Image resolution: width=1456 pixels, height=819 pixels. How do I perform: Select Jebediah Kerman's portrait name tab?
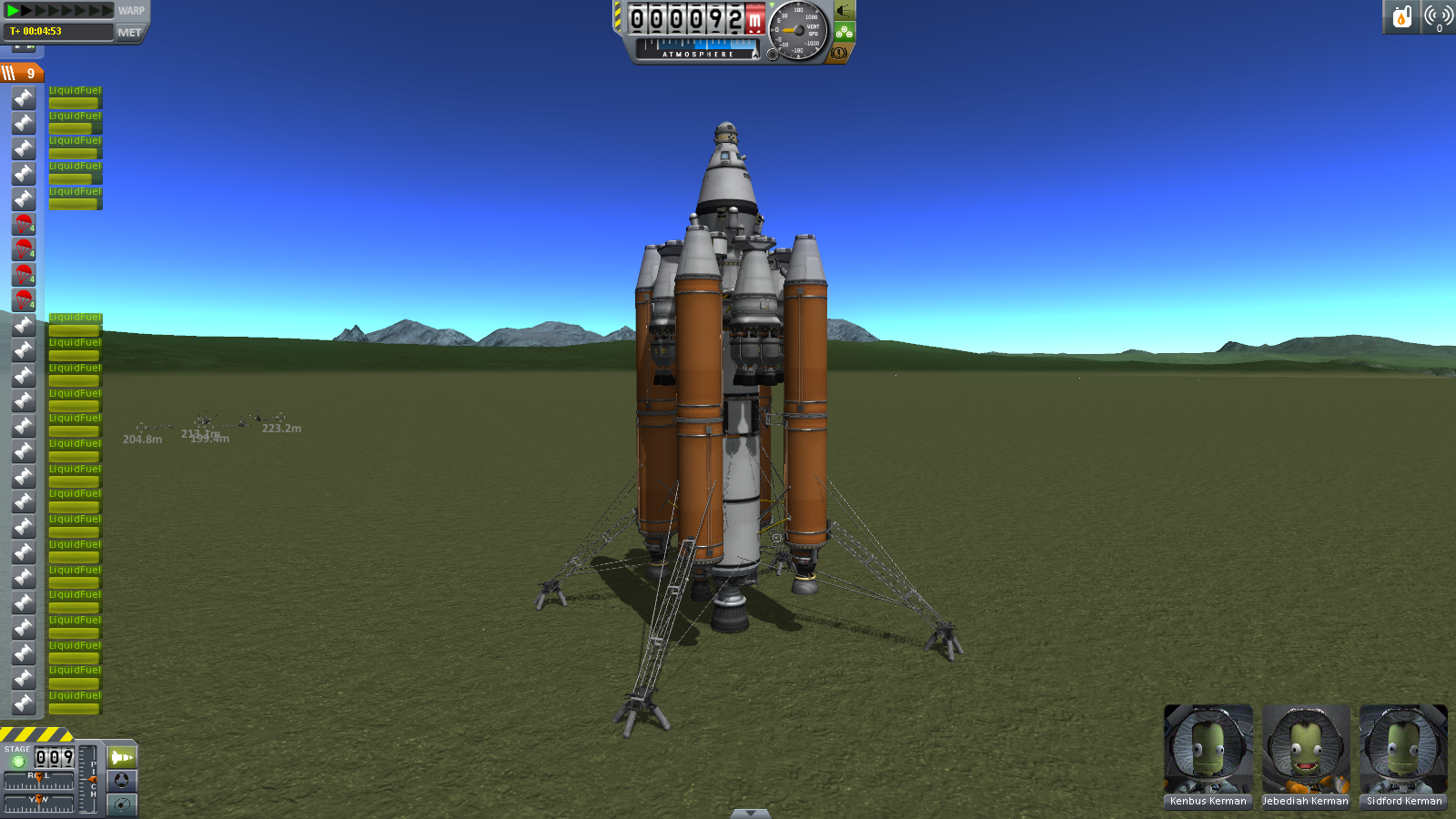click(1306, 801)
